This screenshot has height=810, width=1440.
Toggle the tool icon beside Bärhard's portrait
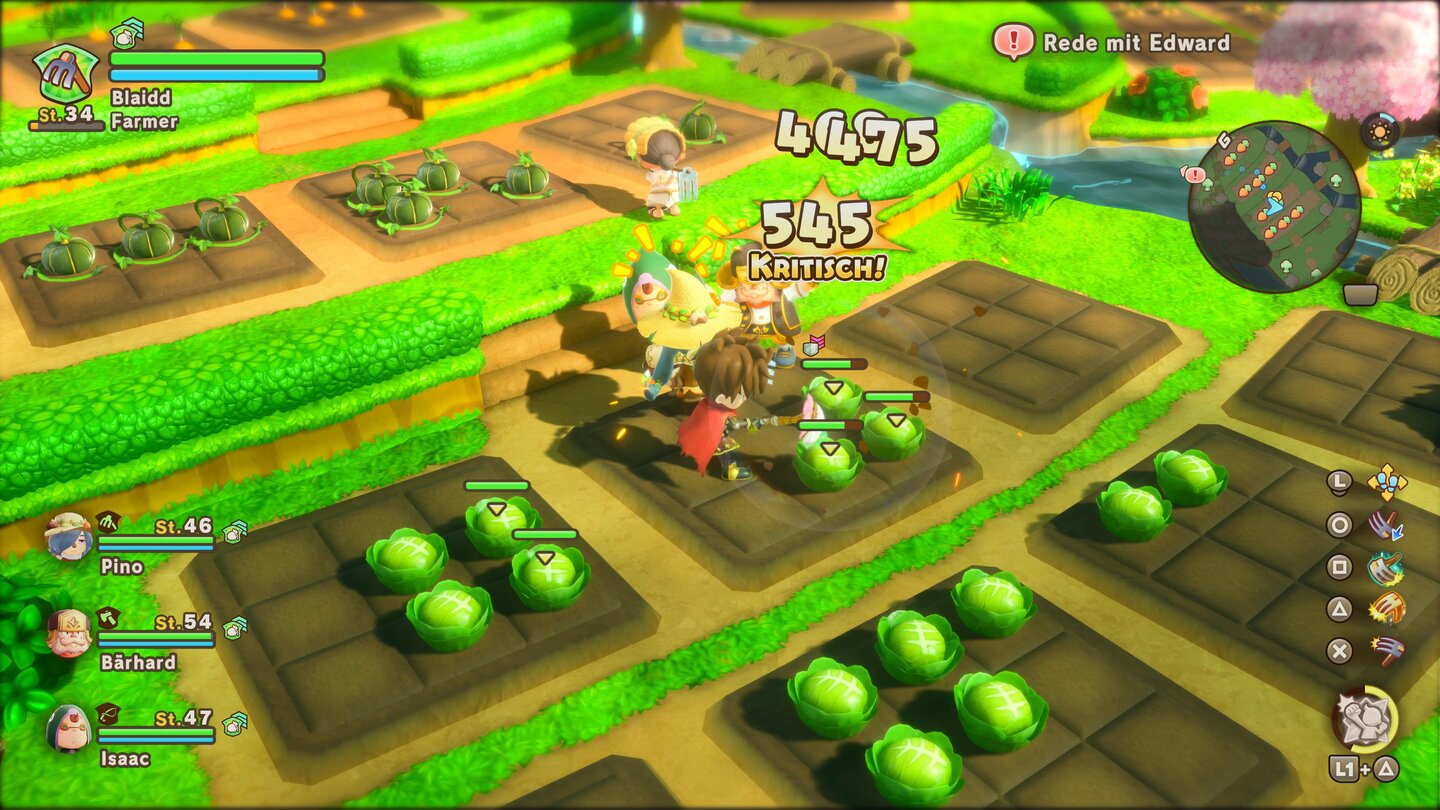click(108, 619)
